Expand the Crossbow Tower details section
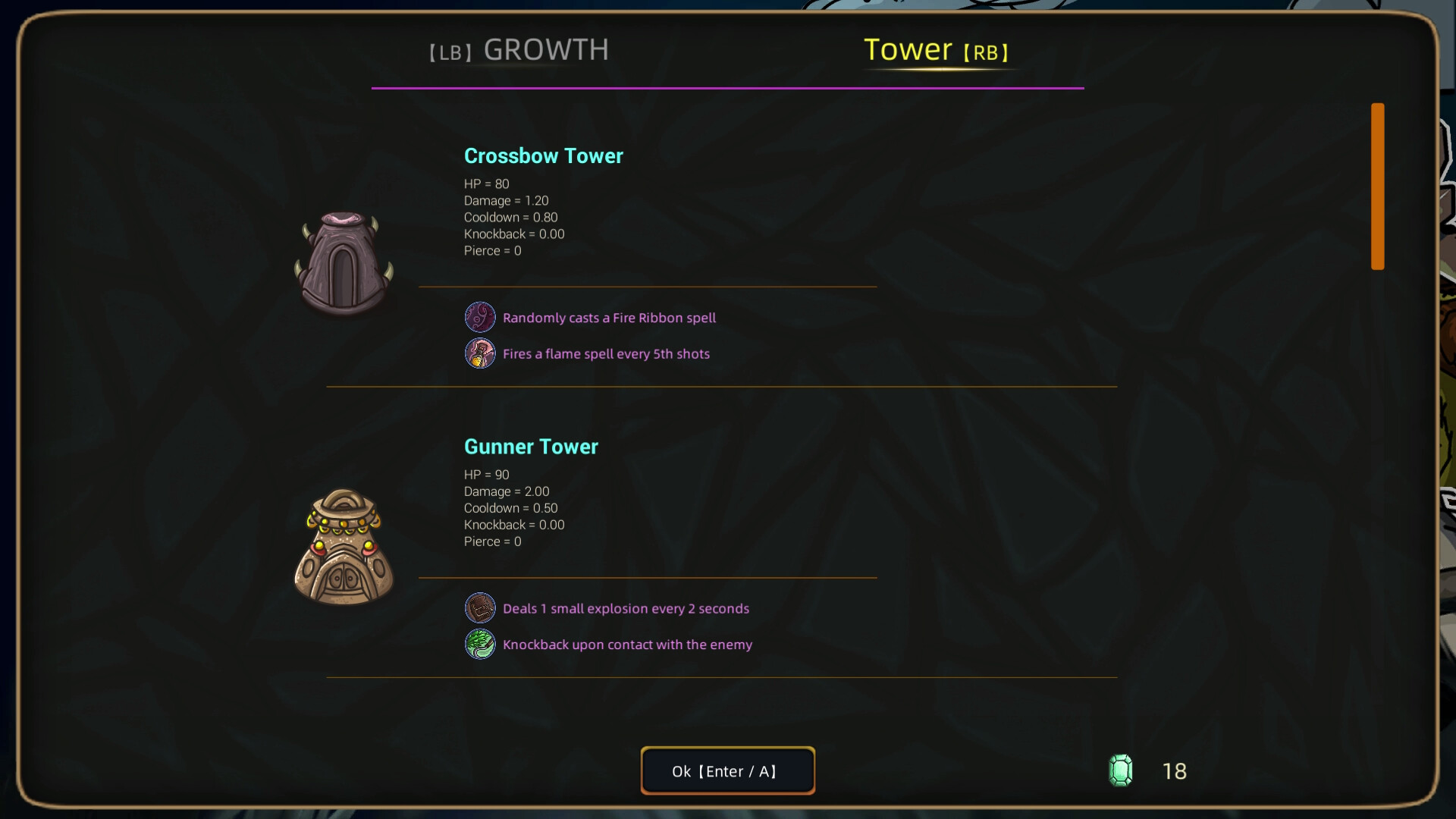The image size is (1456, 819). click(x=543, y=156)
